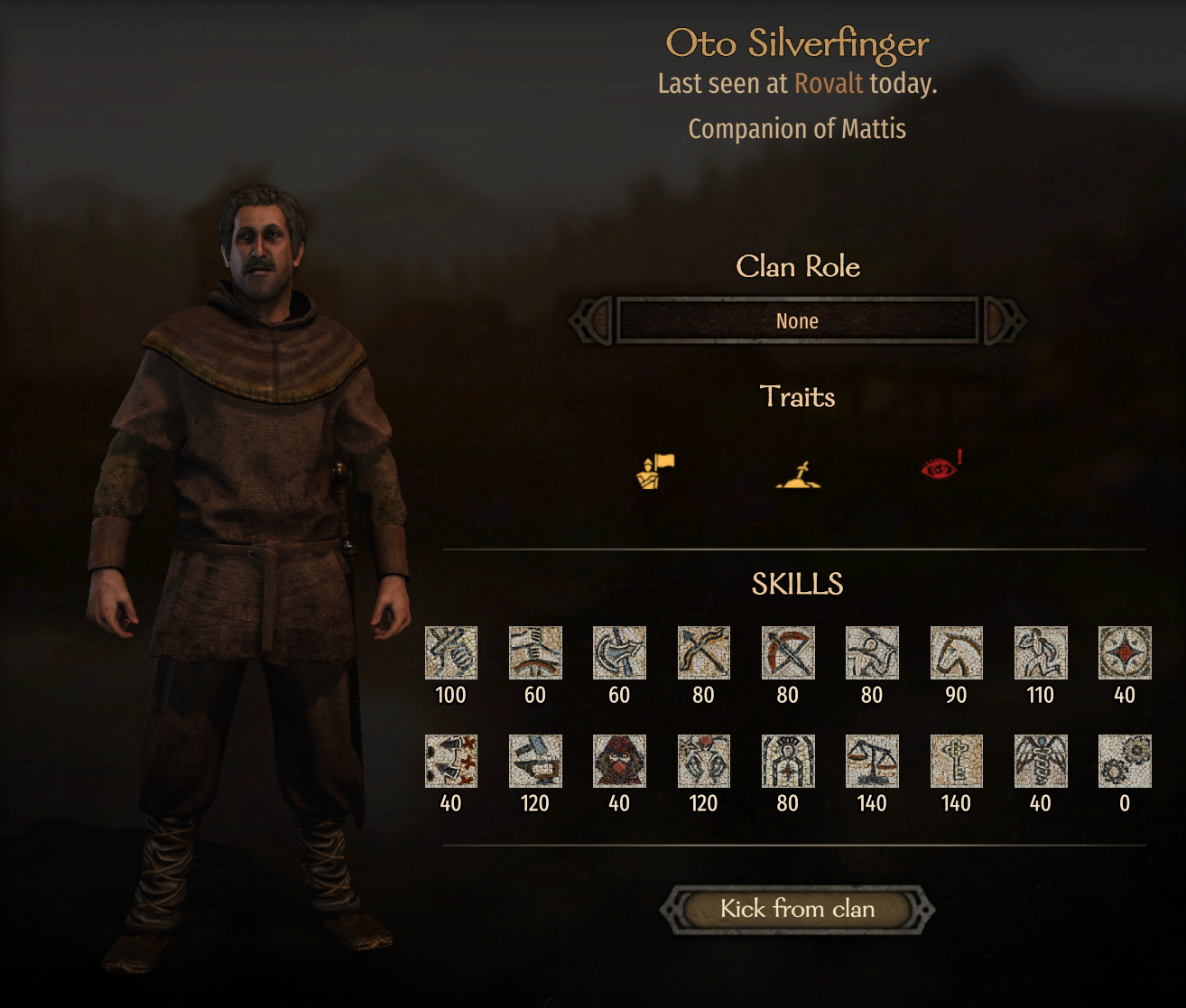Follow the Rovalt settlement link

[829, 84]
